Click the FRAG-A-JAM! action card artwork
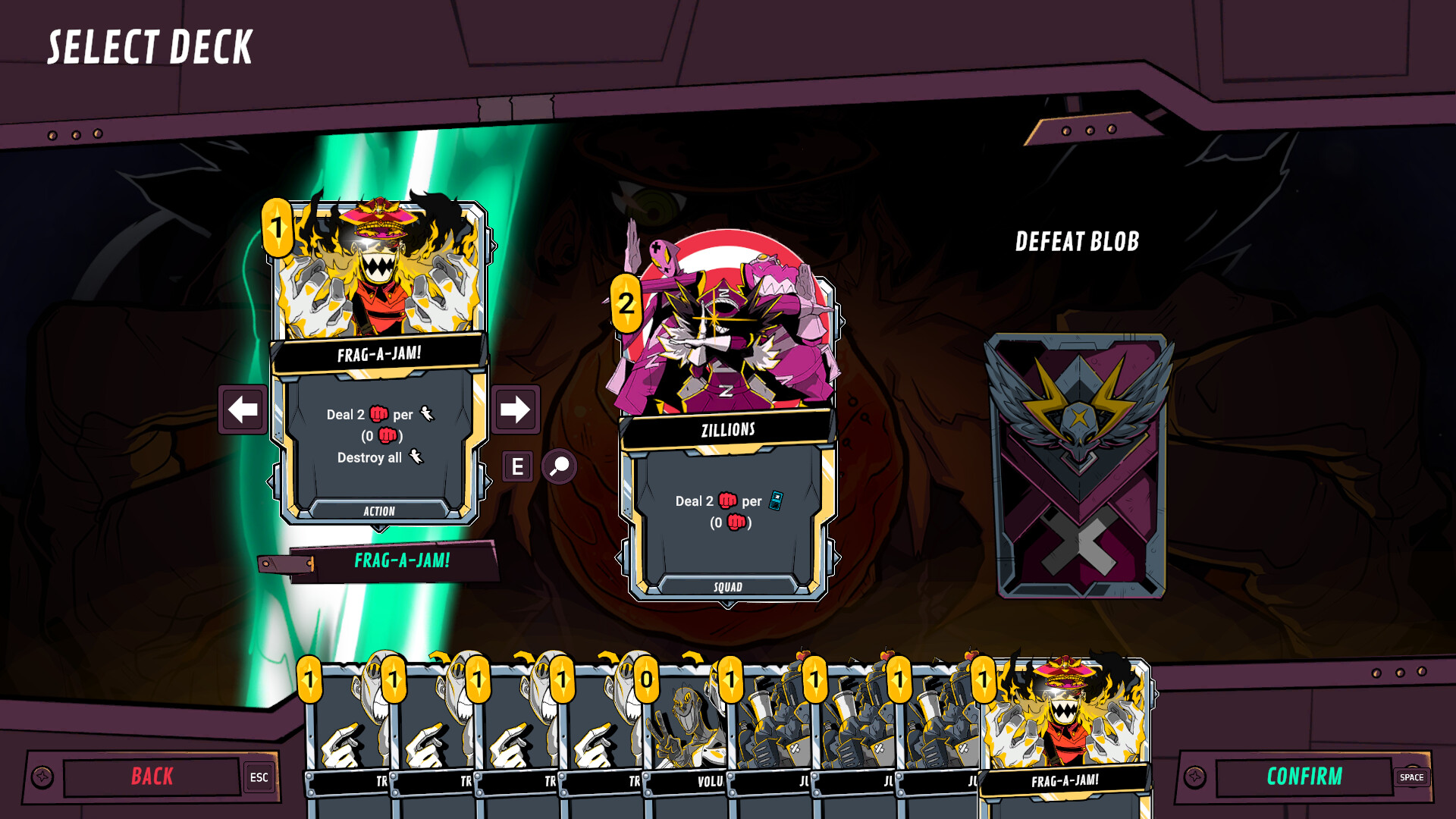The width and height of the screenshot is (1456, 819). (379, 273)
